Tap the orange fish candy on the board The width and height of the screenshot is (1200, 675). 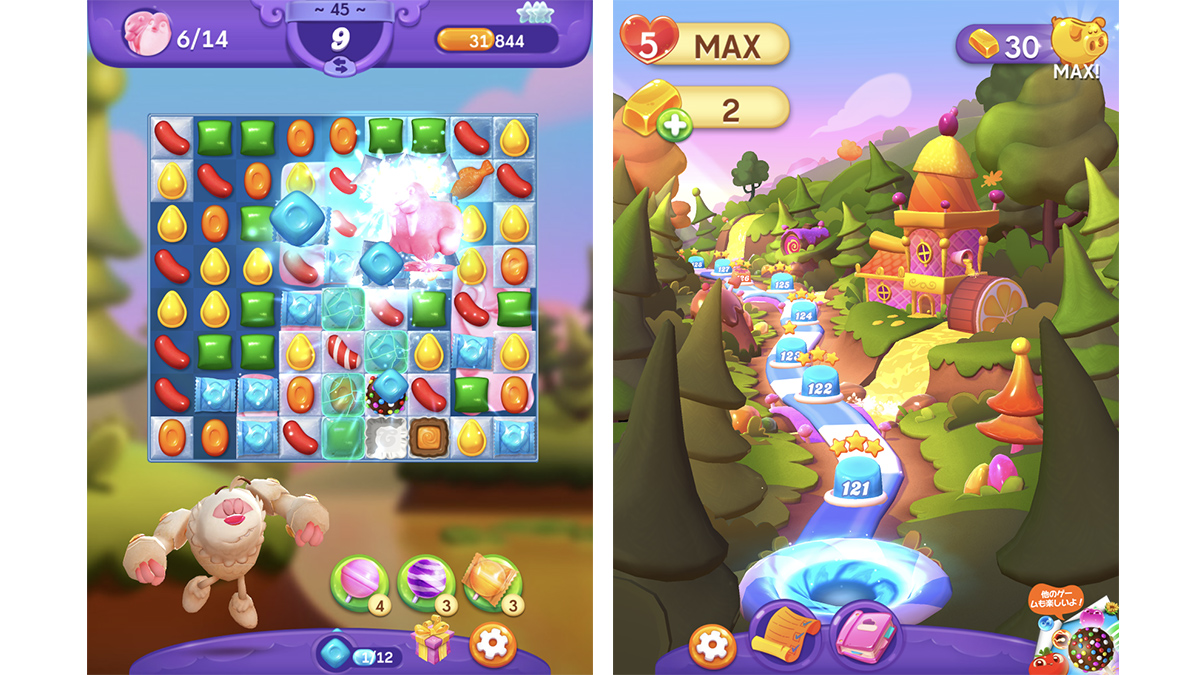pyautogui.click(x=471, y=179)
